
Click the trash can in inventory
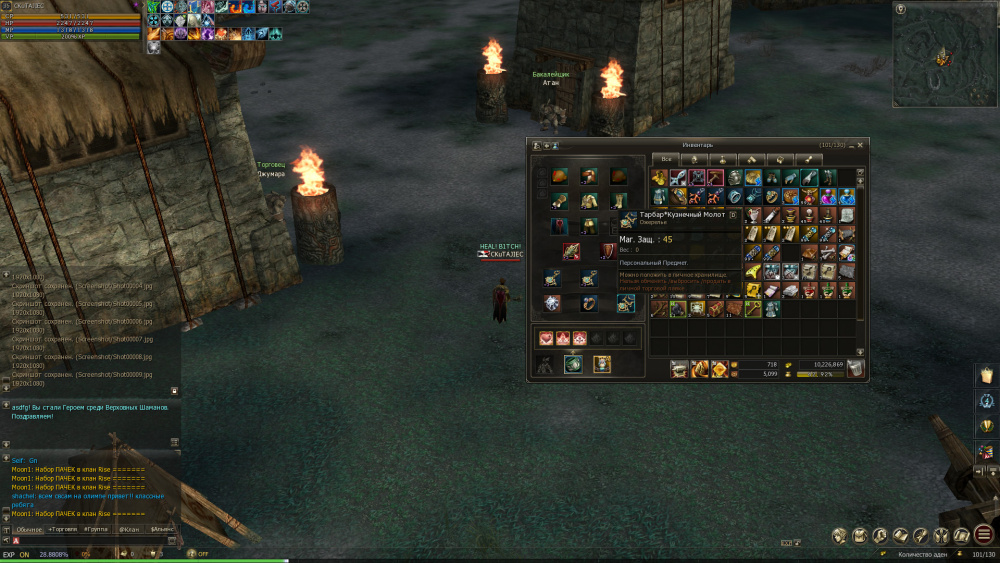(855, 369)
